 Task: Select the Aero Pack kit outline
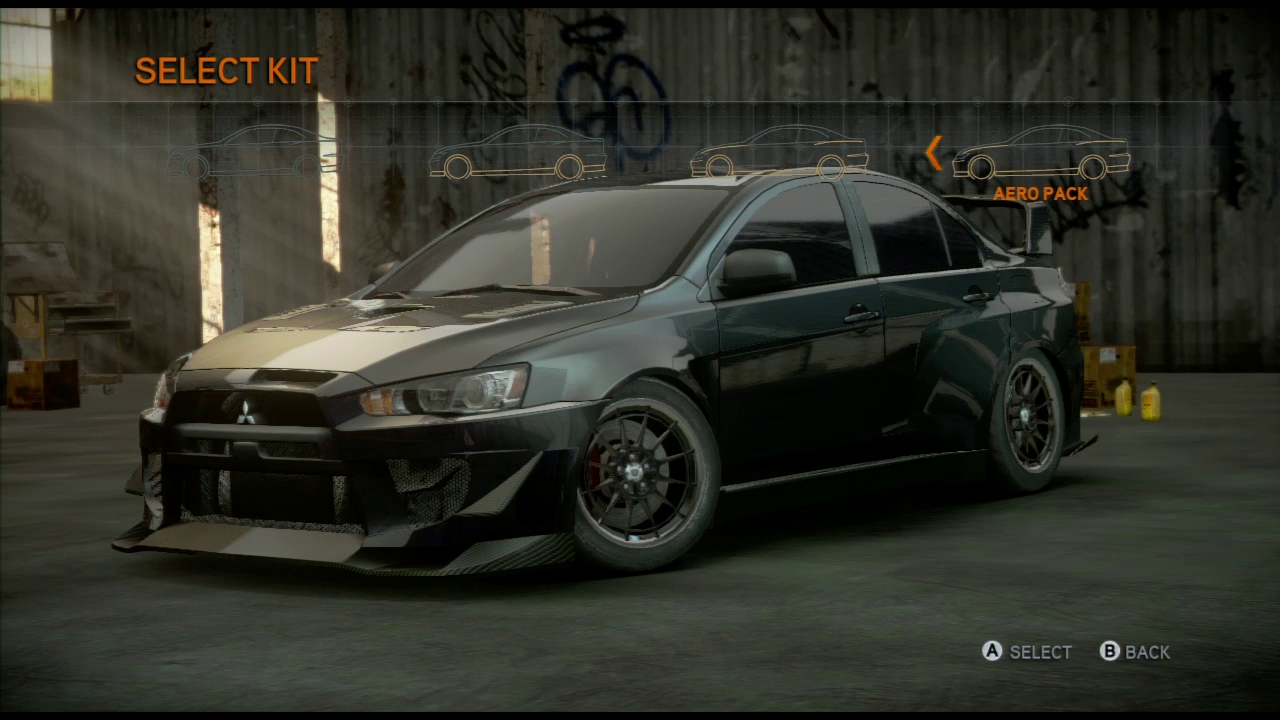pyautogui.click(x=1040, y=154)
